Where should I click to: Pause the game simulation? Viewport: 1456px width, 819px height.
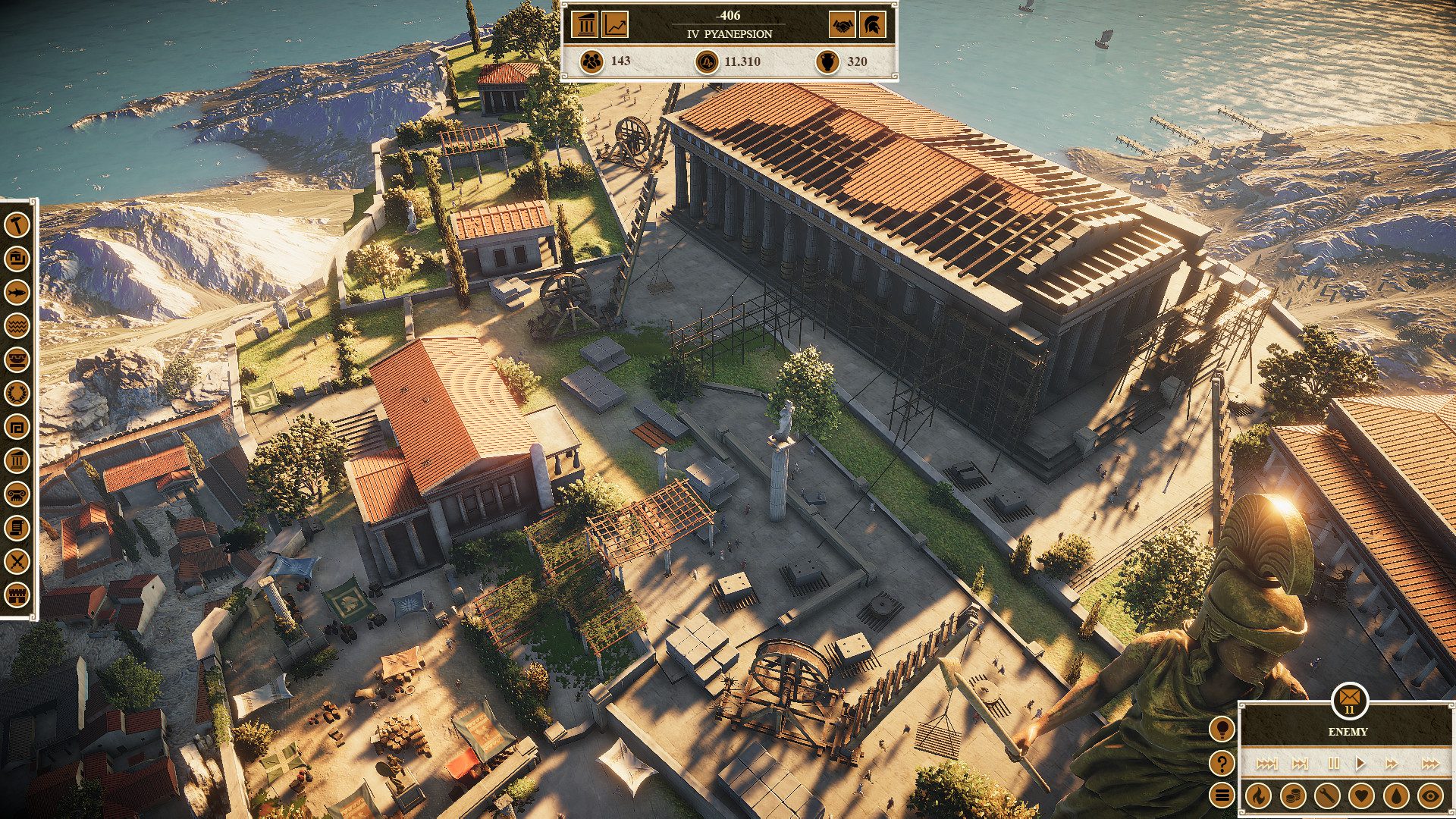pyautogui.click(x=1334, y=764)
